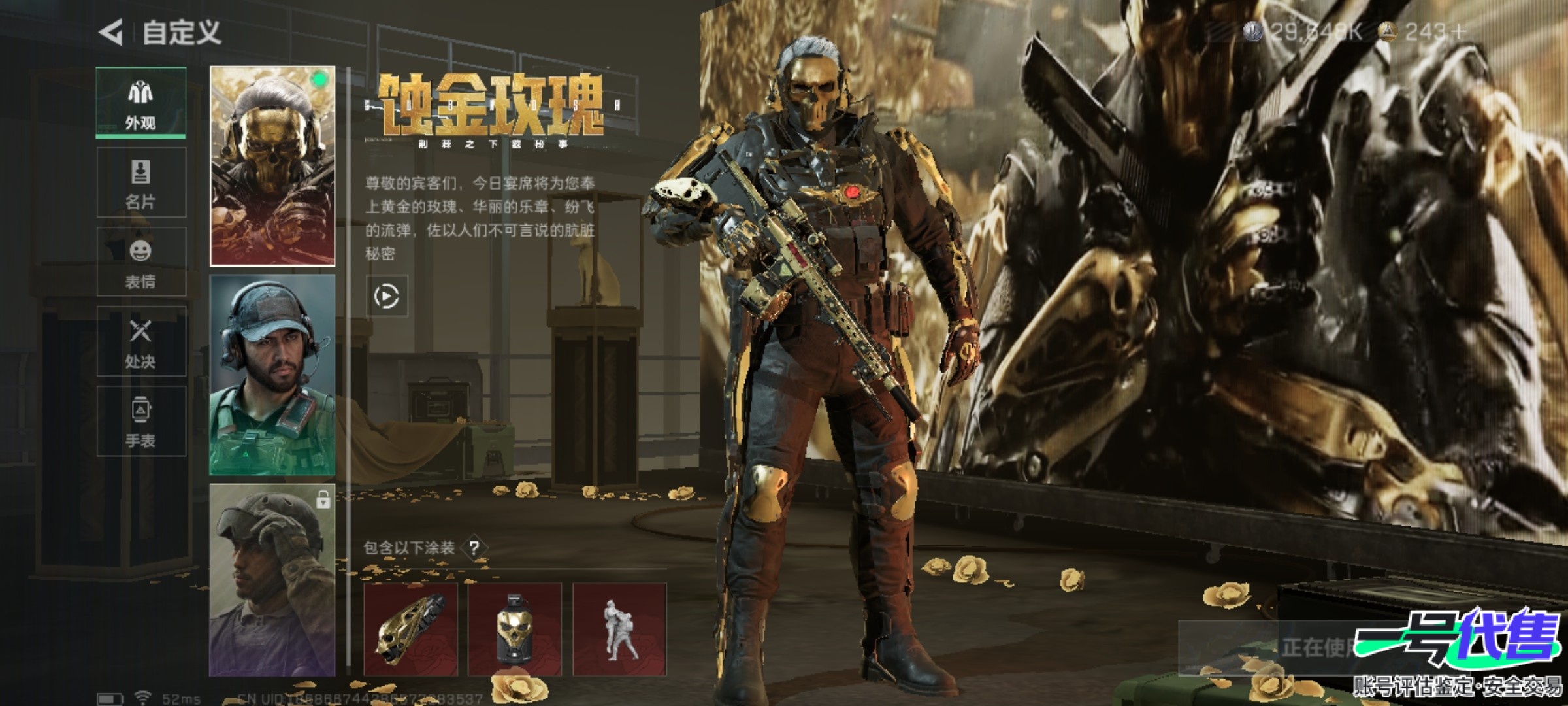The height and width of the screenshot is (706, 1568).
Task: Select the gold skull mask skin thumbnail
Action: point(272,166)
